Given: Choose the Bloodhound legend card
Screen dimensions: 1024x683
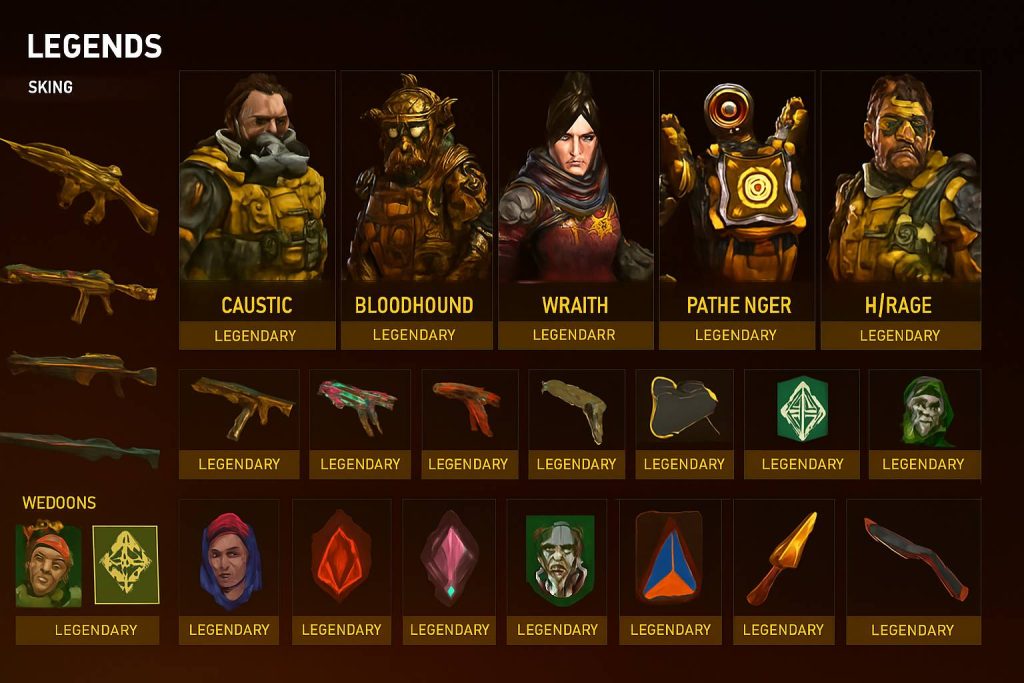Looking at the screenshot, I should tap(415, 210).
